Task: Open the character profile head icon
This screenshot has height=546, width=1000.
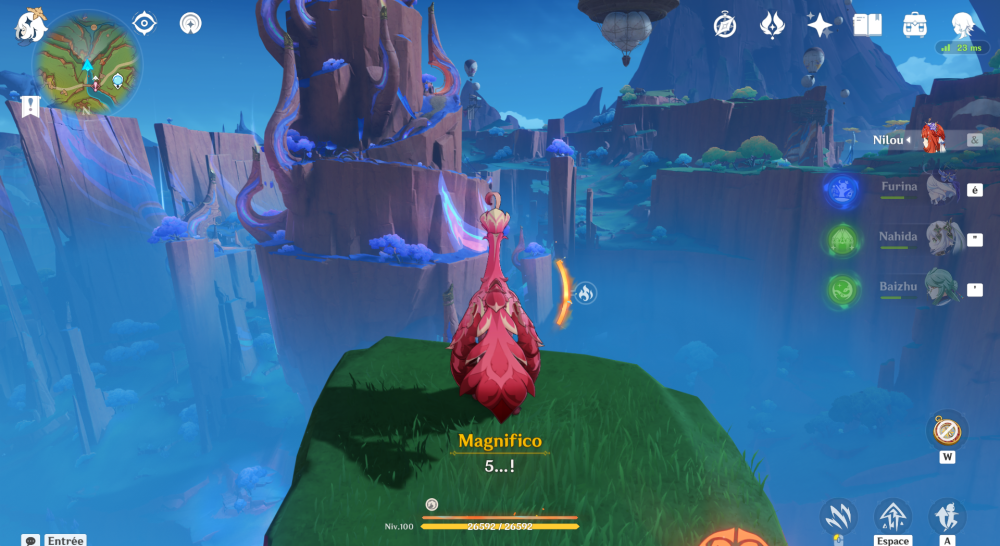Action: click(962, 25)
